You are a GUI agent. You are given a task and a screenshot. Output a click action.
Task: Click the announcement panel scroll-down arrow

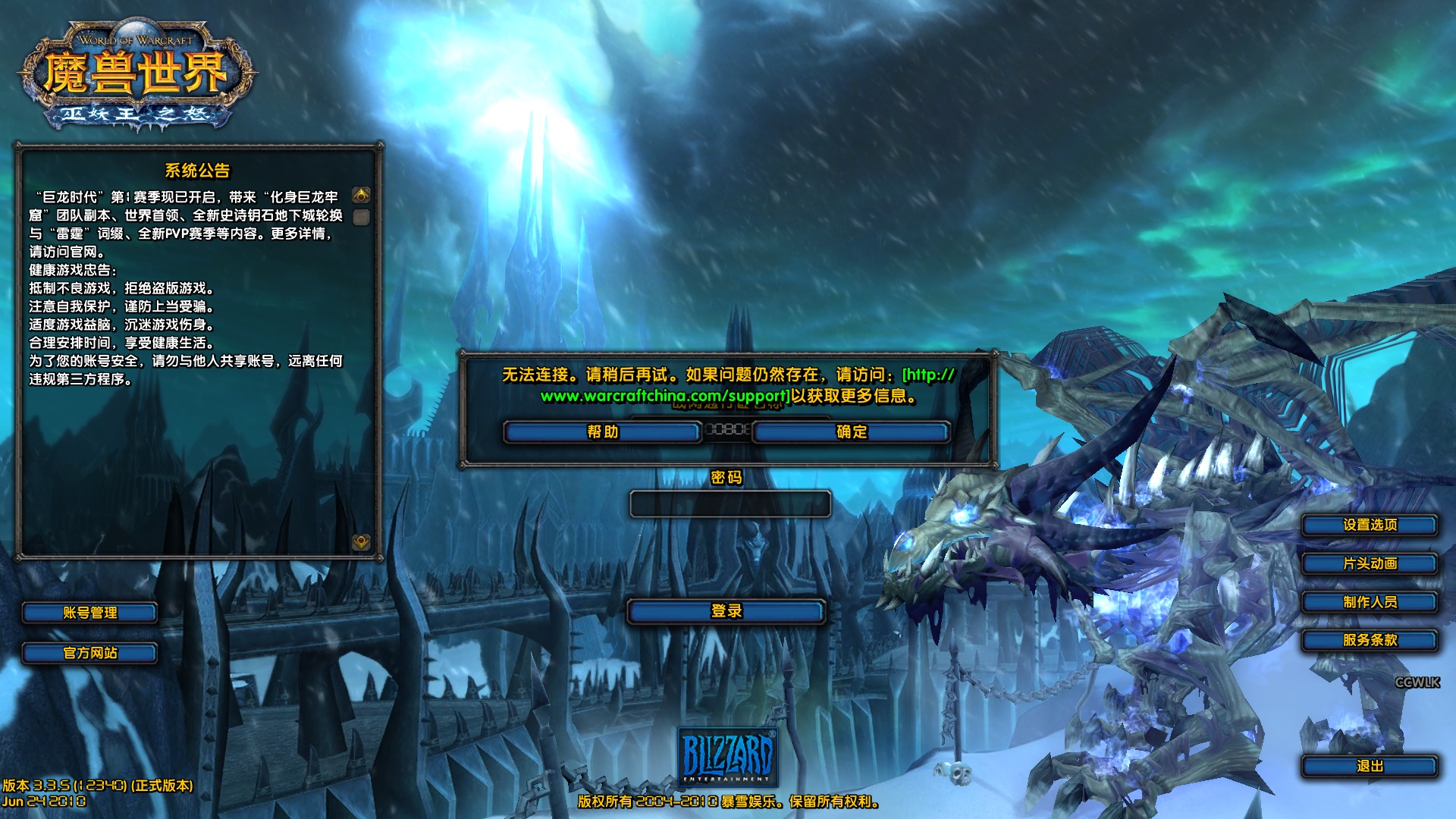tap(362, 541)
